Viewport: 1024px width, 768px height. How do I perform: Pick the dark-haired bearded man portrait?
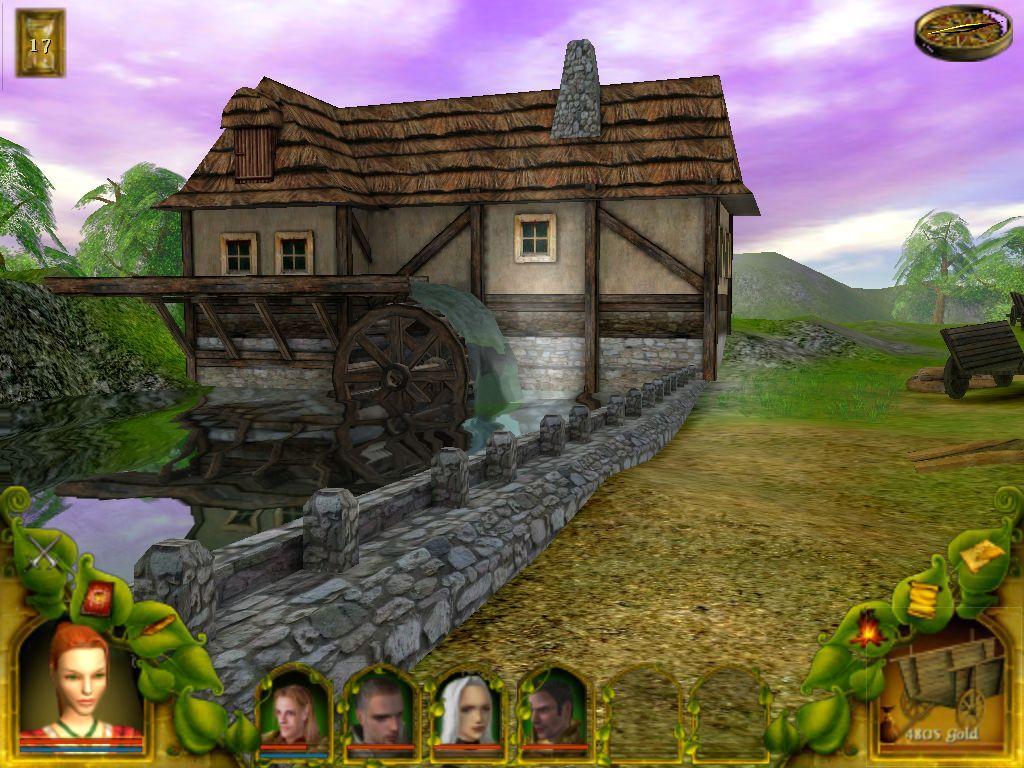click(x=552, y=712)
